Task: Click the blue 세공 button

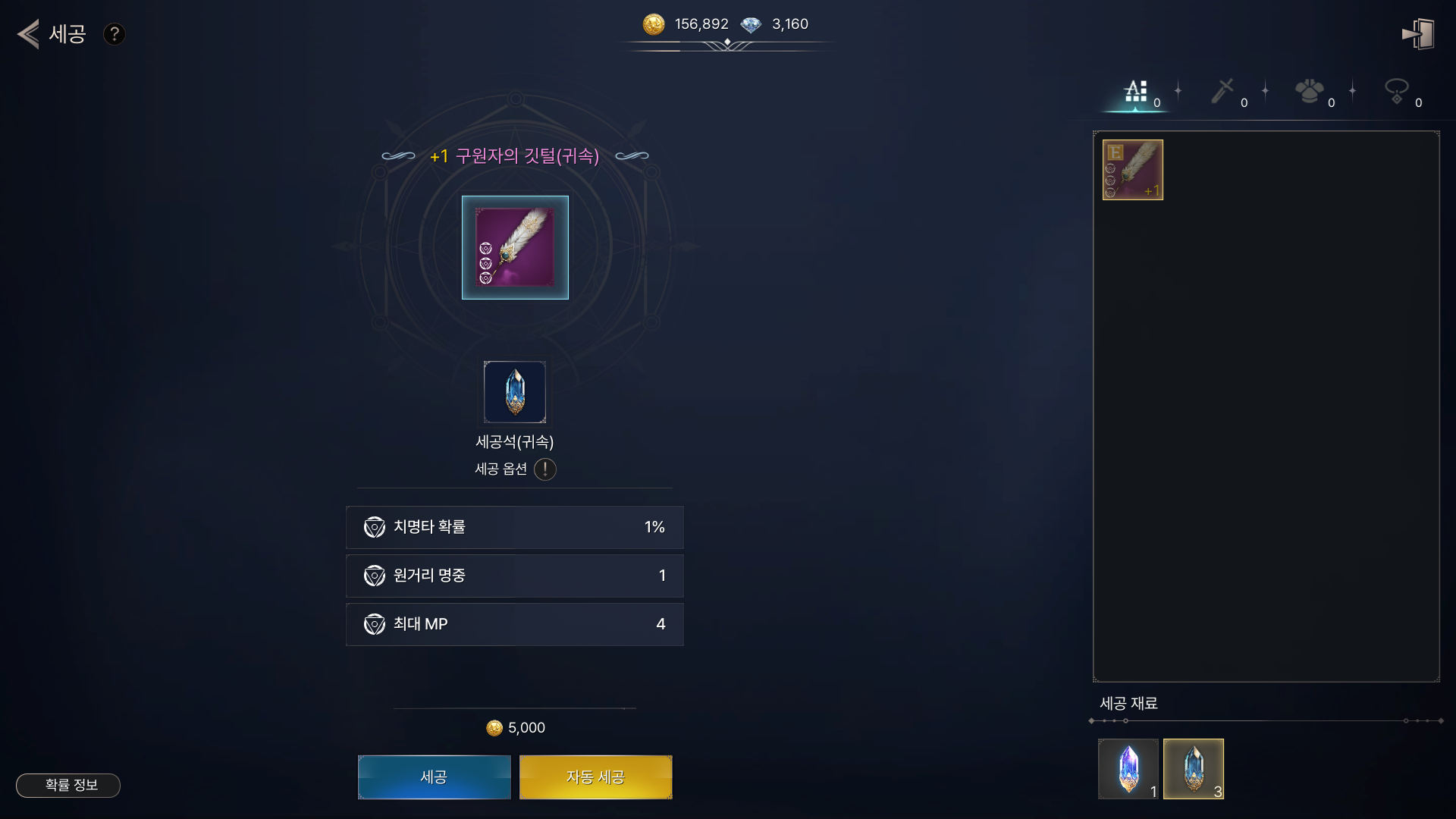Action: (x=434, y=777)
